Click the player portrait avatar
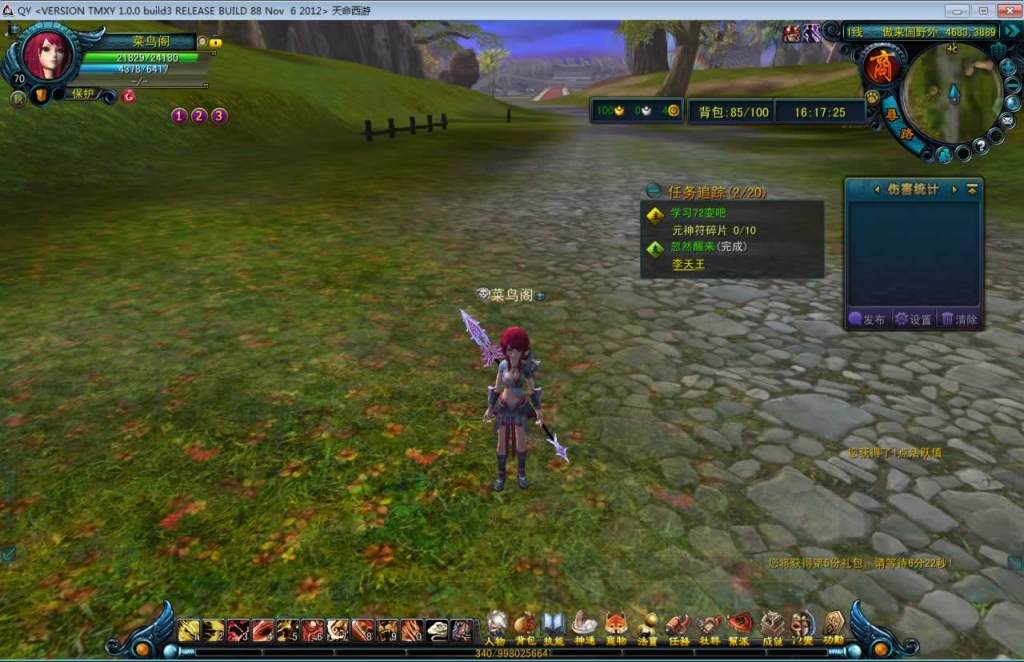The height and width of the screenshot is (662, 1024). click(46, 55)
